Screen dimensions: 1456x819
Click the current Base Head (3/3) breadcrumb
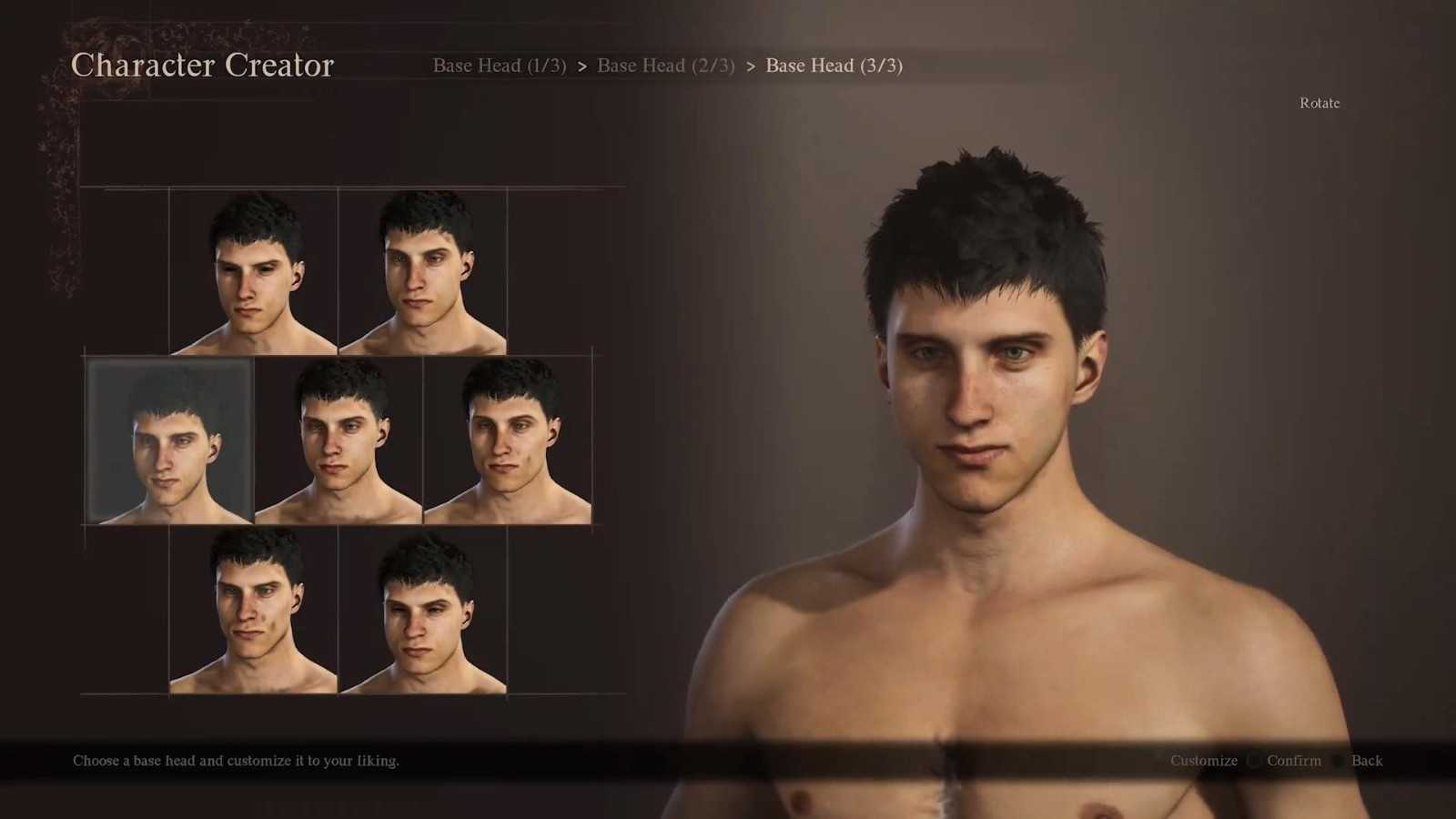point(834,66)
